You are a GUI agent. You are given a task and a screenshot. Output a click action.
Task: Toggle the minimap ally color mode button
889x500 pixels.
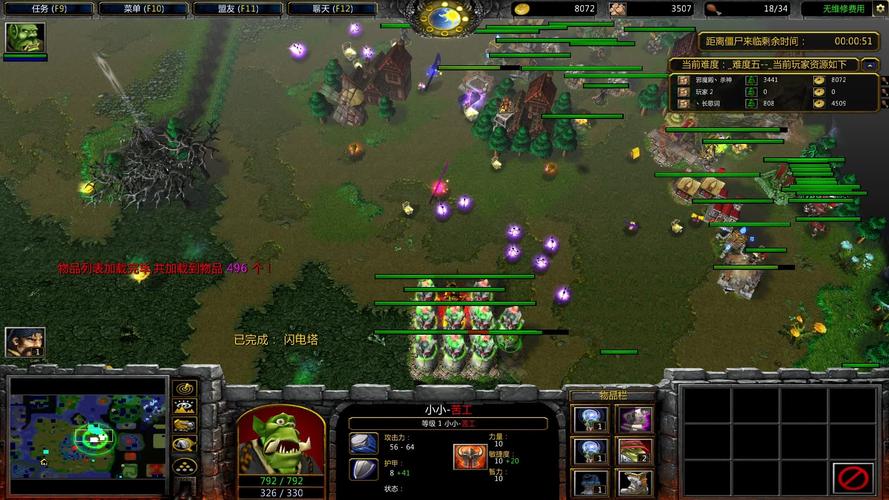pos(184,426)
